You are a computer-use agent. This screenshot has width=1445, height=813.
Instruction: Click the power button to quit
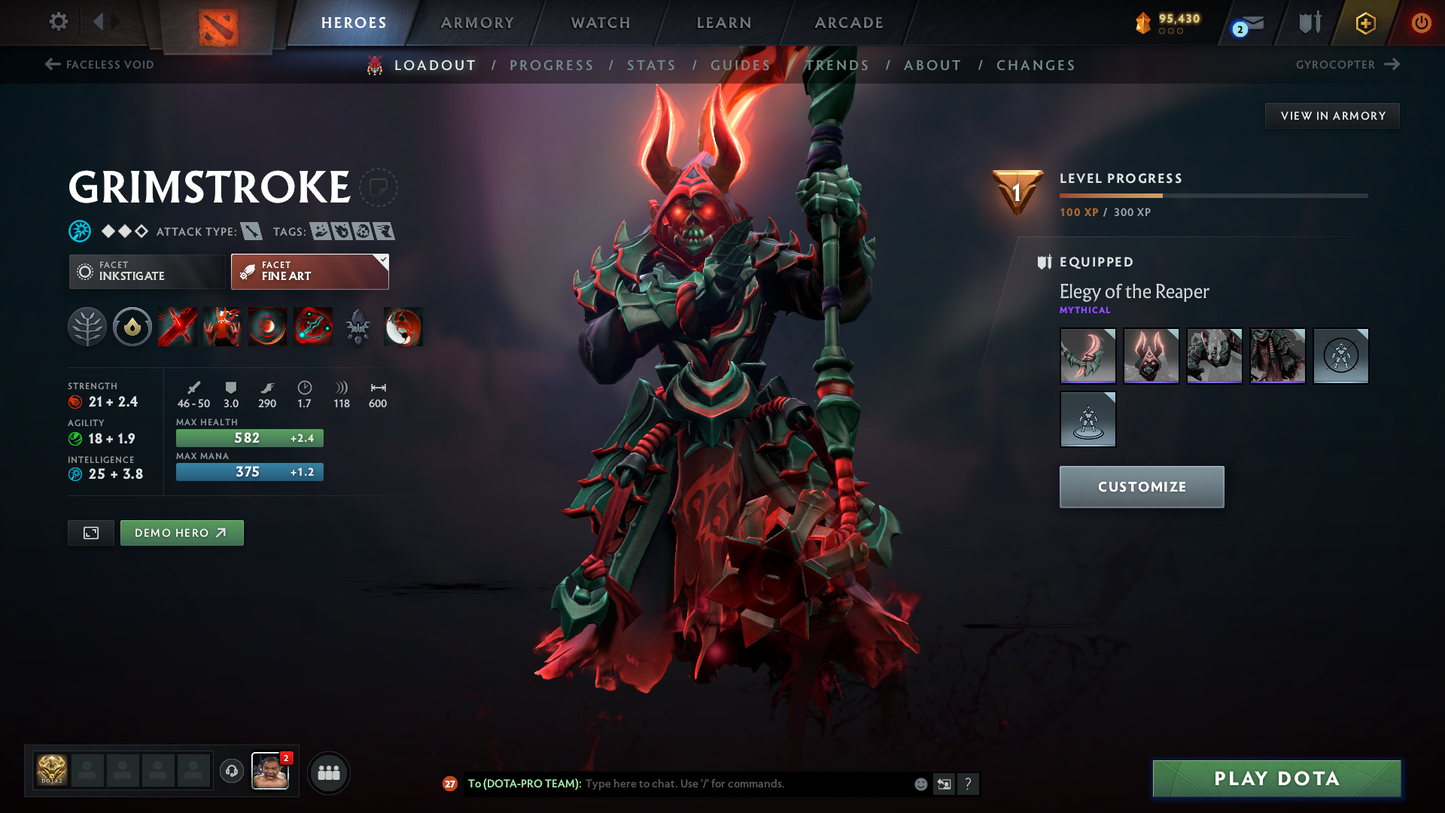click(x=1421, y=22)
